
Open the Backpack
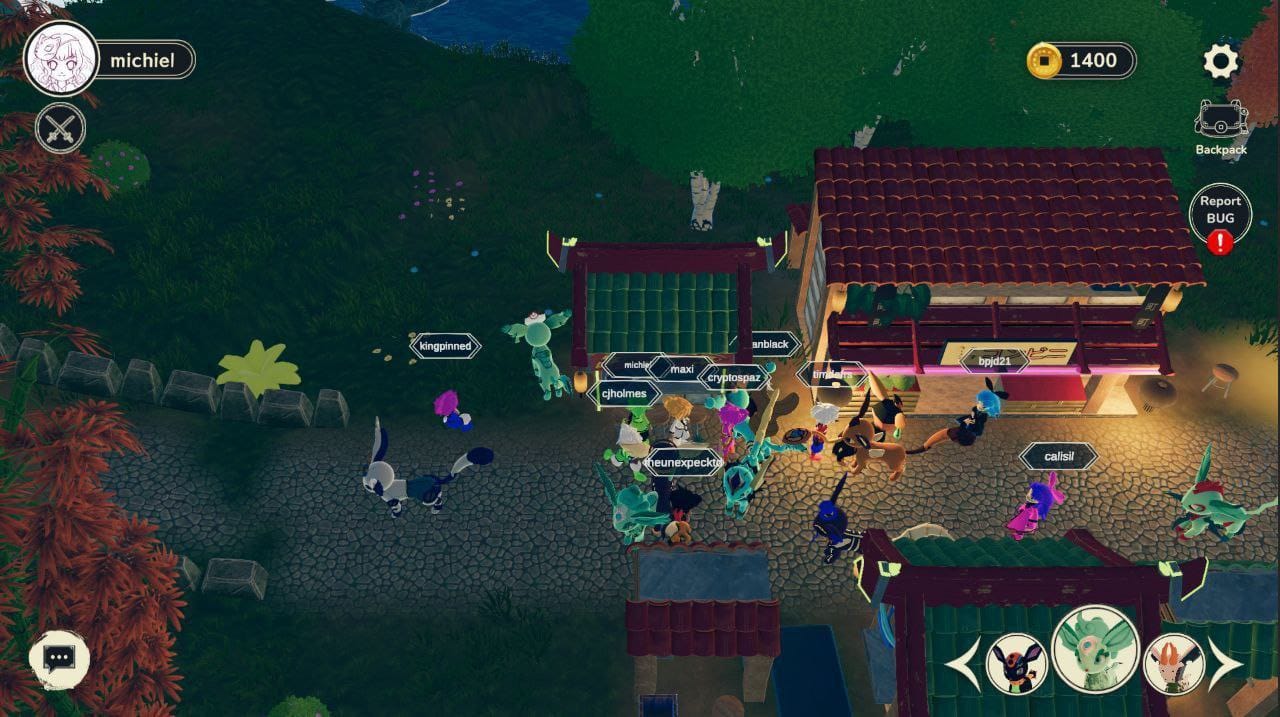[x=1220, y=127]
